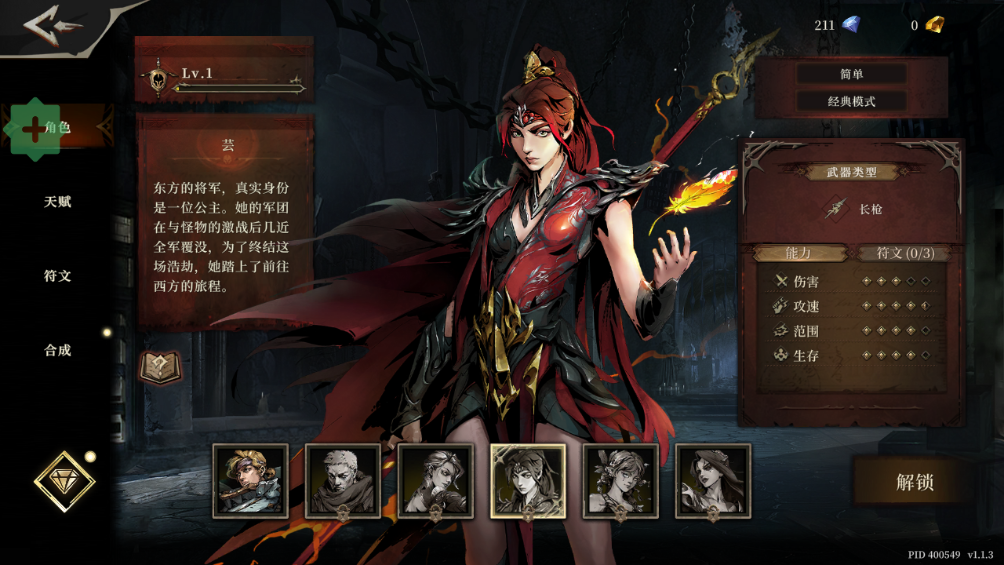
Task: Unlock the character with 解锁 button
Action: click(x=914, y=482)
